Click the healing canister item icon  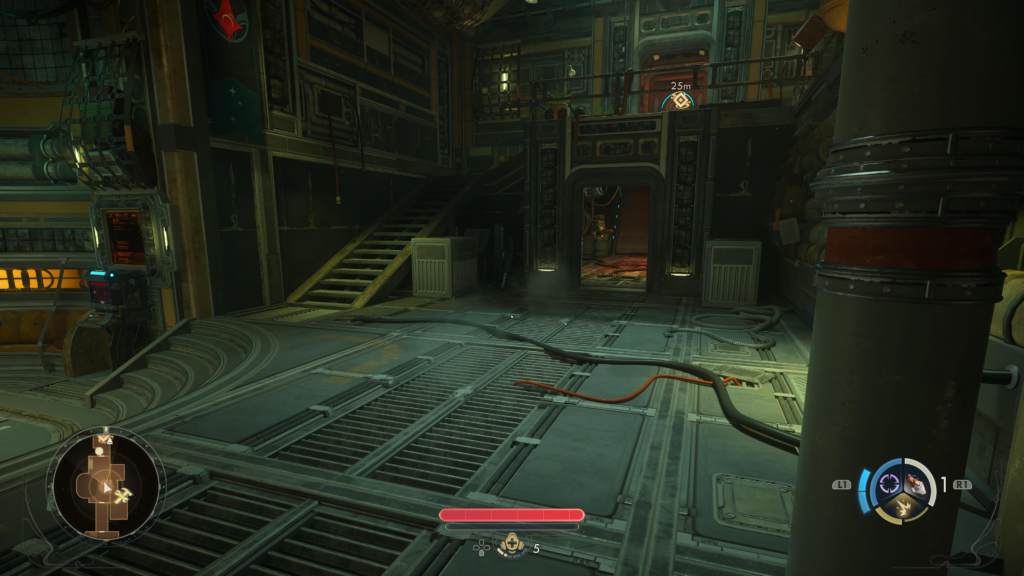click(512, 546)
